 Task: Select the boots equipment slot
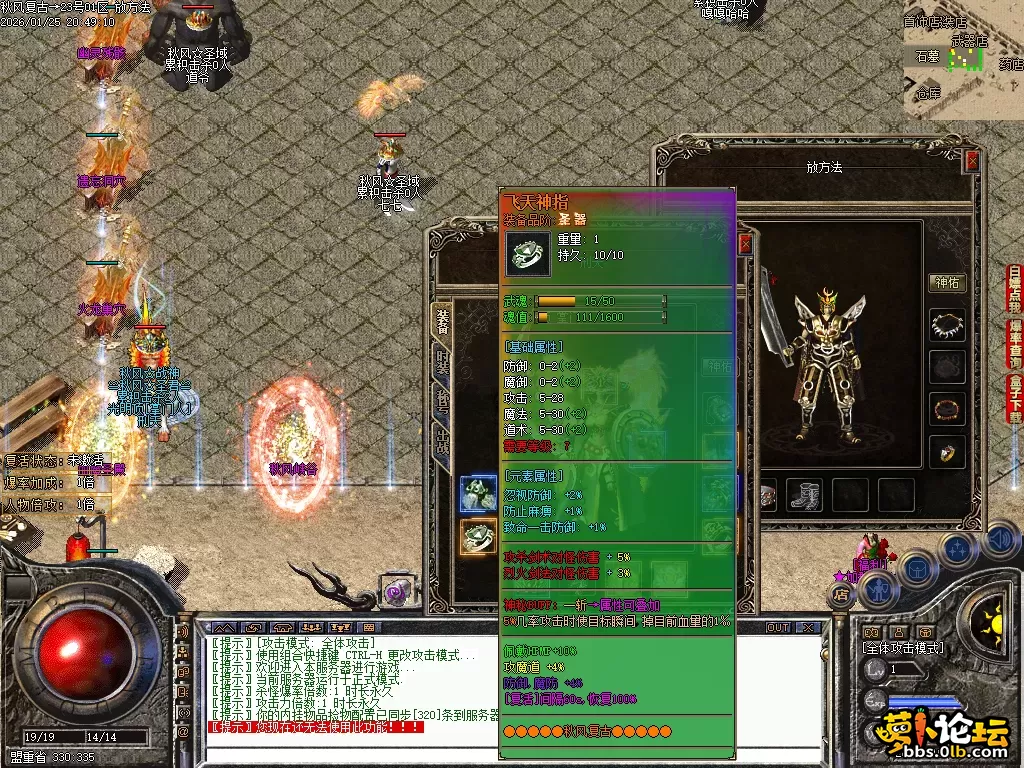pos(805,493)
